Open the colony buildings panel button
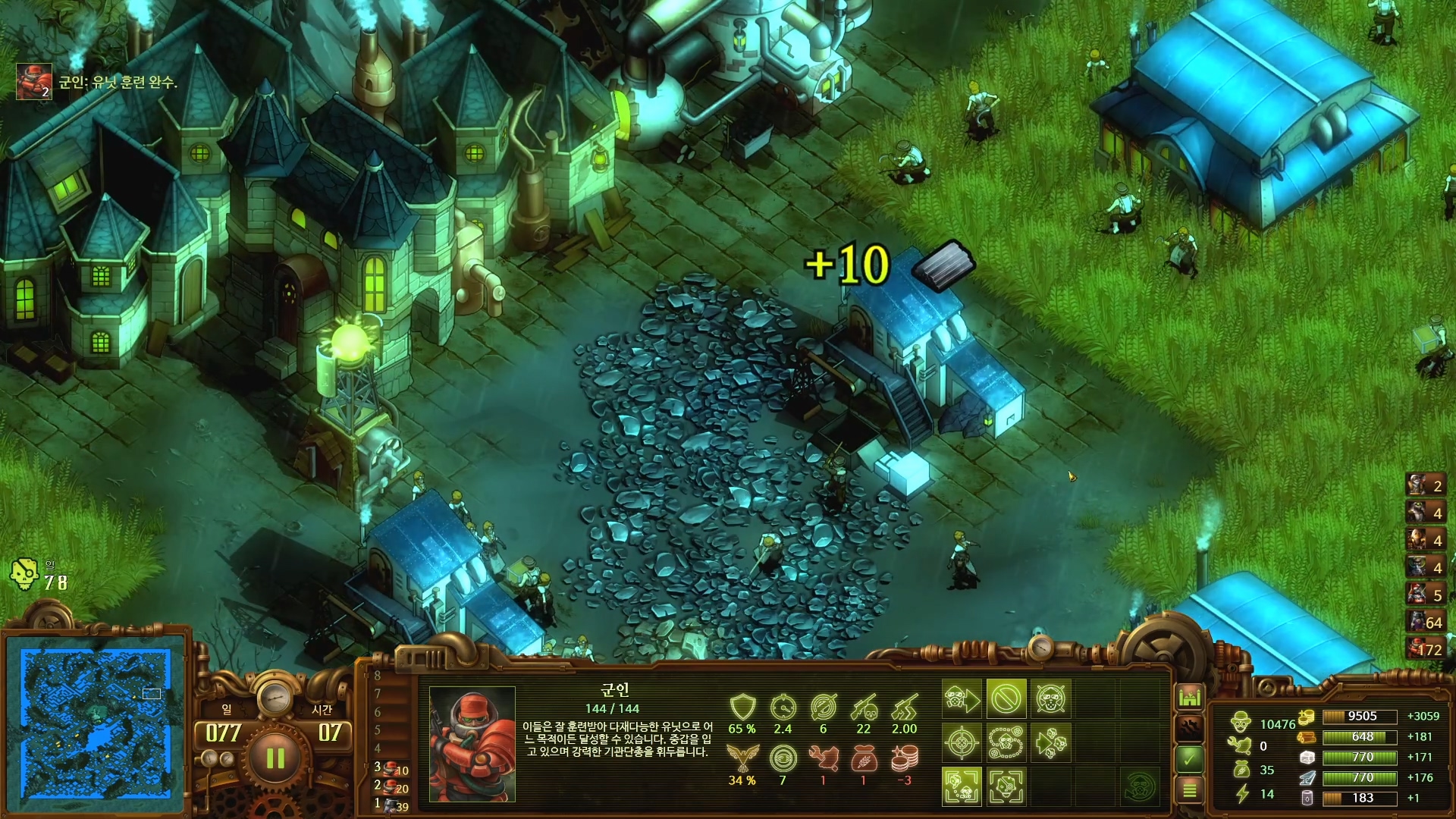The height and width of the screenshot is (819, 1456). point(1189,696)
